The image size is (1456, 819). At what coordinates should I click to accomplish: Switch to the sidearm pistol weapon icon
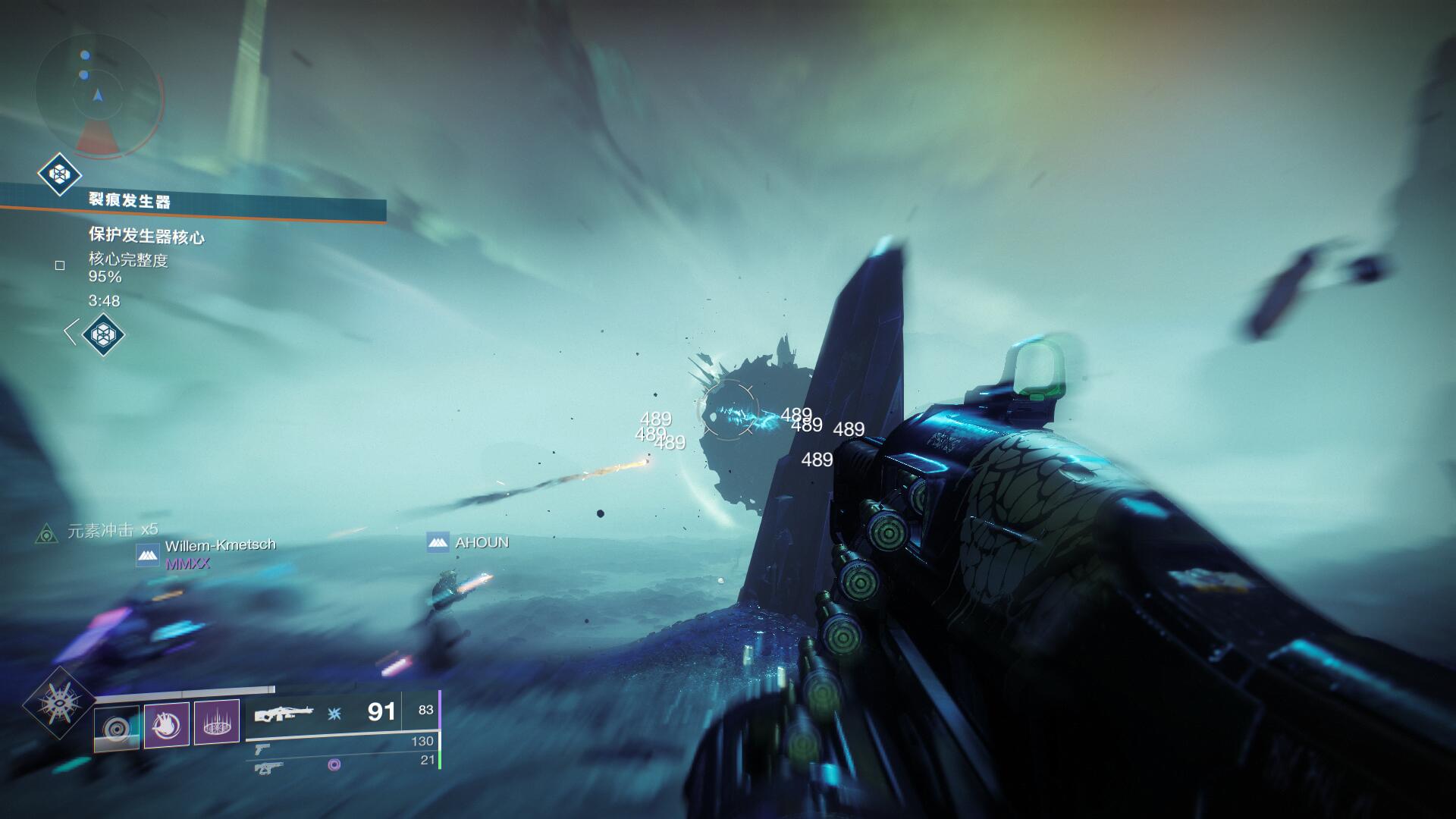tap(262, 749)
